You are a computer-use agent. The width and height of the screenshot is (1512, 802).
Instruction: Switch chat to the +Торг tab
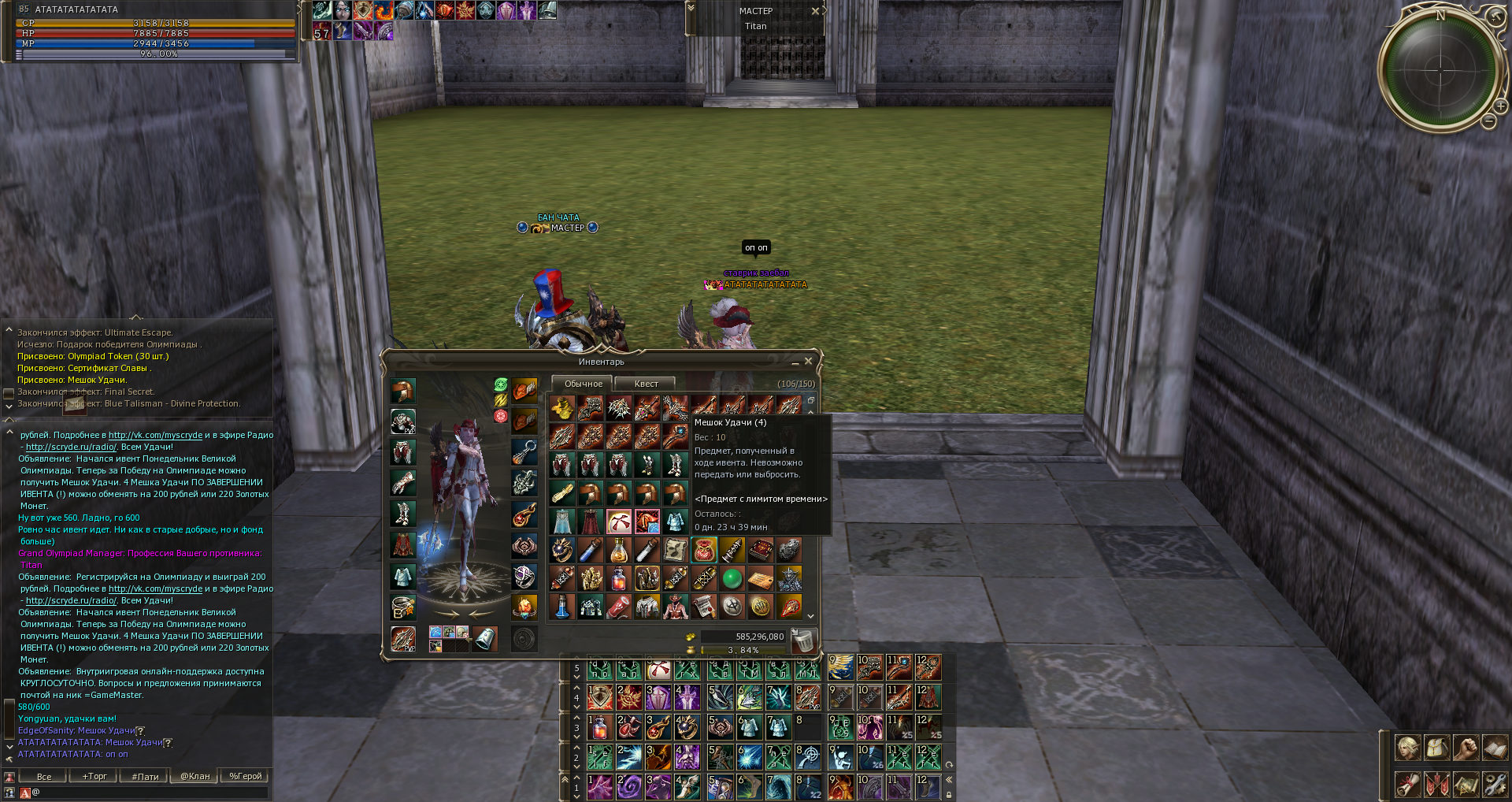tap(94, 776)
